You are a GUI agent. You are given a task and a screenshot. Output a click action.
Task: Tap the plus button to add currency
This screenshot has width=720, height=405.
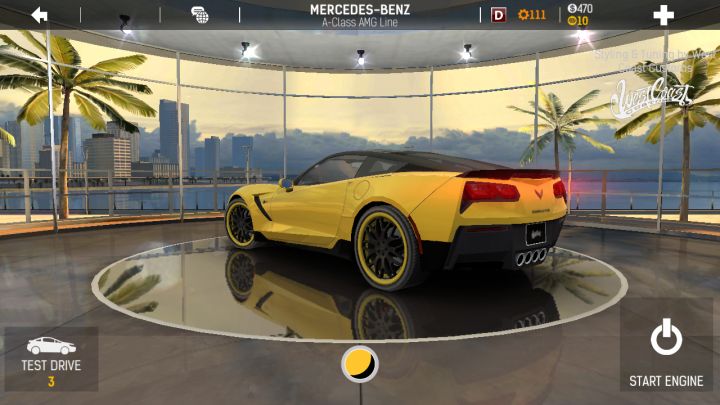662,15
